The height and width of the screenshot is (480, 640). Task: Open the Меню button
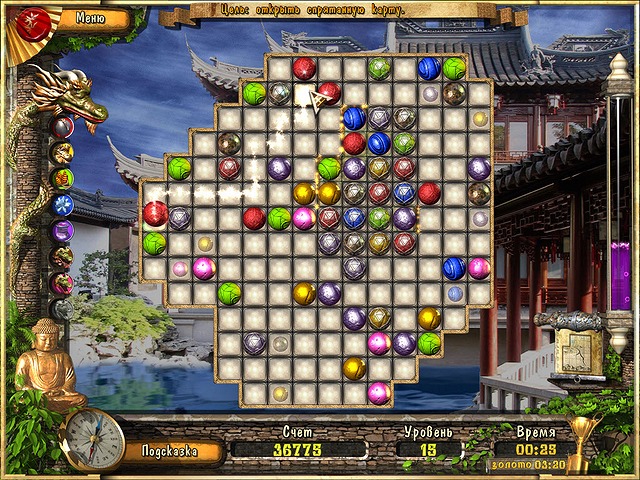(91, 17)
